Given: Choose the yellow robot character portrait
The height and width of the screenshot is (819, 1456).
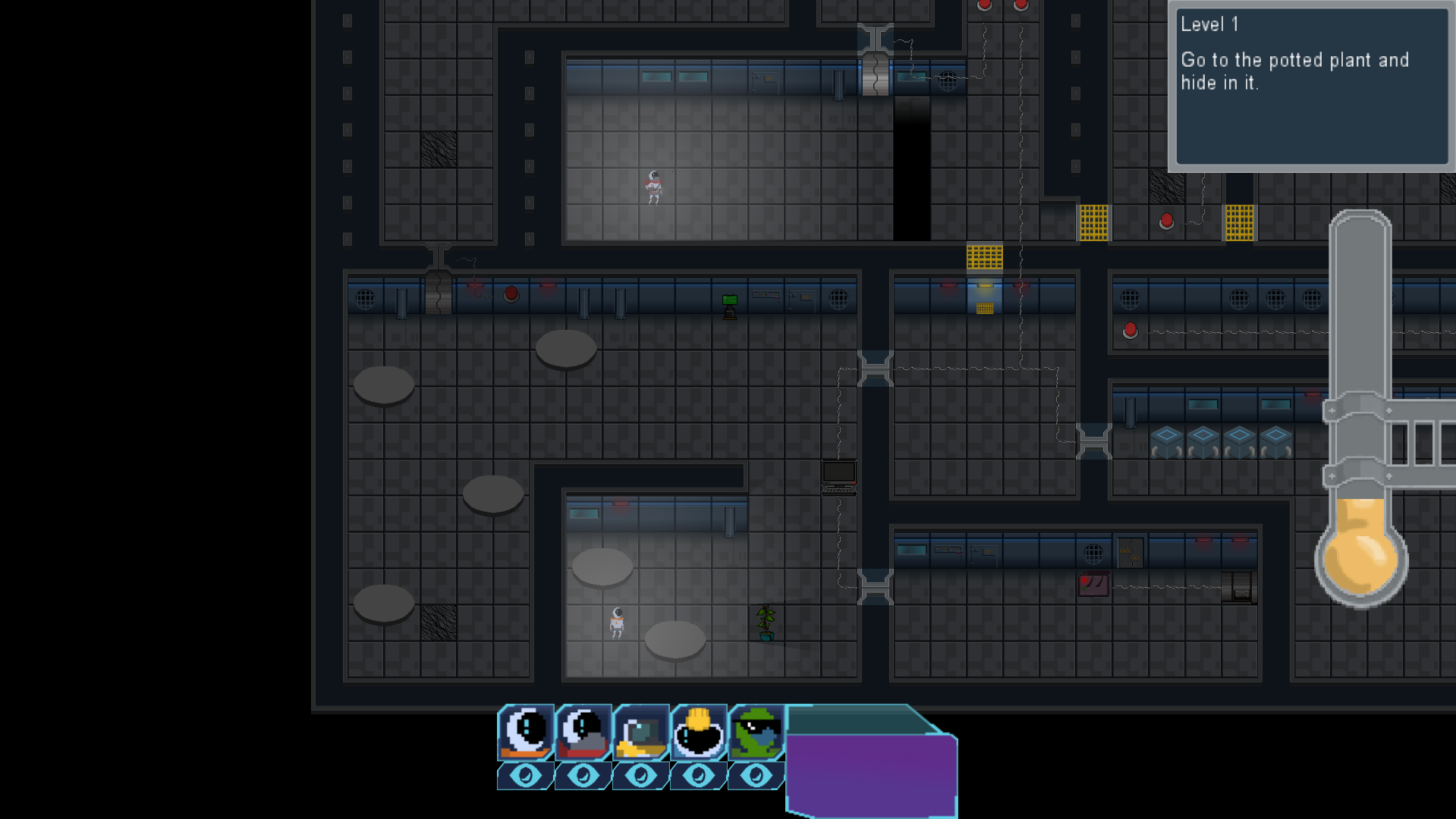Looking at the screenshot, I should tap(641, 732).
